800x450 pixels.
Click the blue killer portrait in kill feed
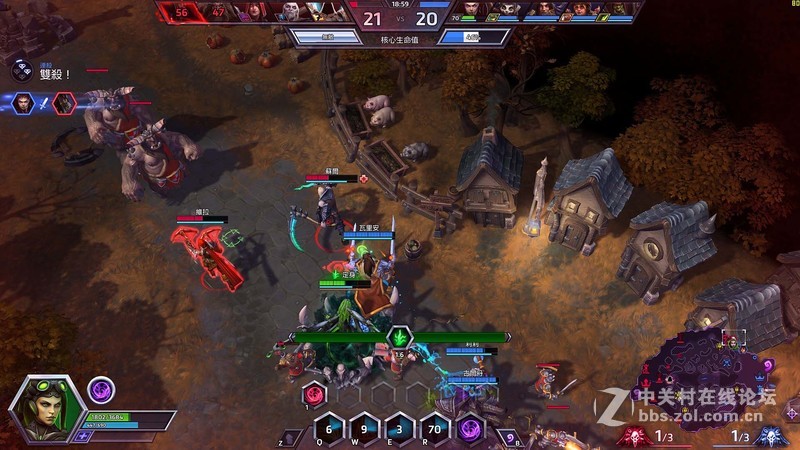(x=23, y=102)
